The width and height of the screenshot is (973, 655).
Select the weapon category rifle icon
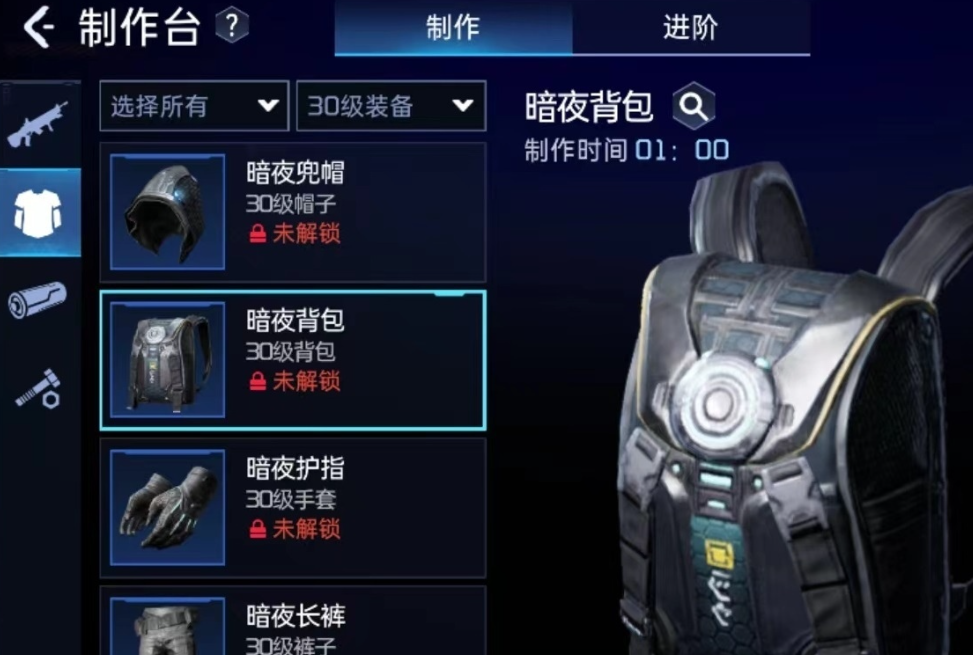[x=38, y=124]
